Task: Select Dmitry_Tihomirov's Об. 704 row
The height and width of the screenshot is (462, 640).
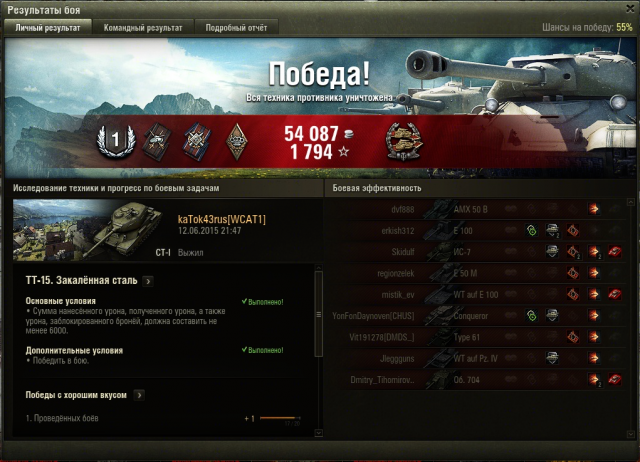Action: click(x=480, y=378)
